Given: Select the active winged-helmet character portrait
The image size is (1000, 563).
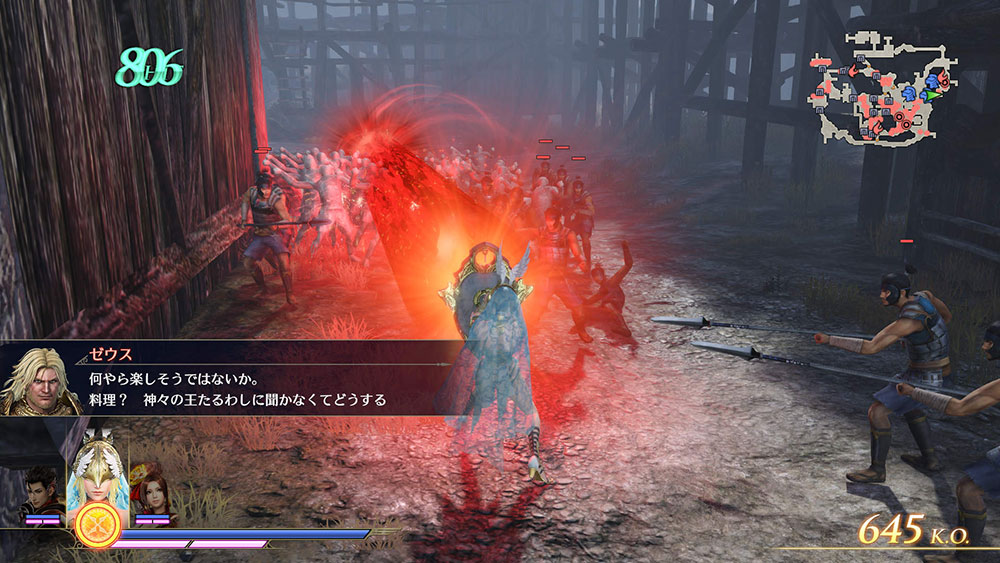Looking at the screenshot, I should point(97,472).
